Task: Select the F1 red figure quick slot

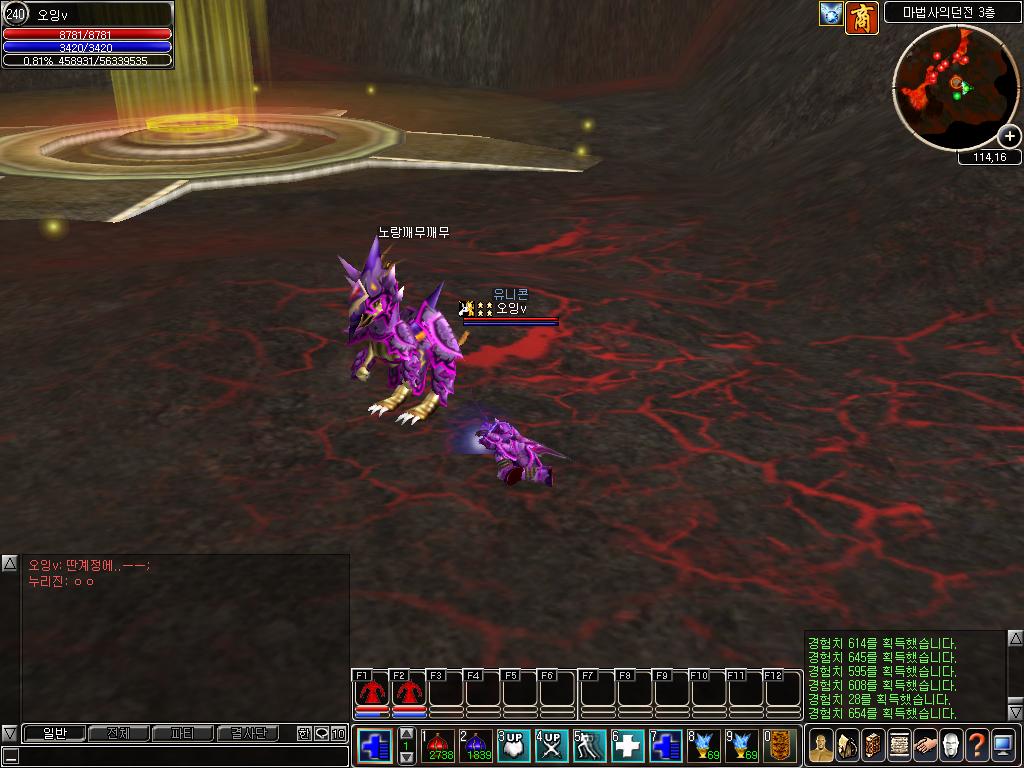Action: tap(372, 692)
